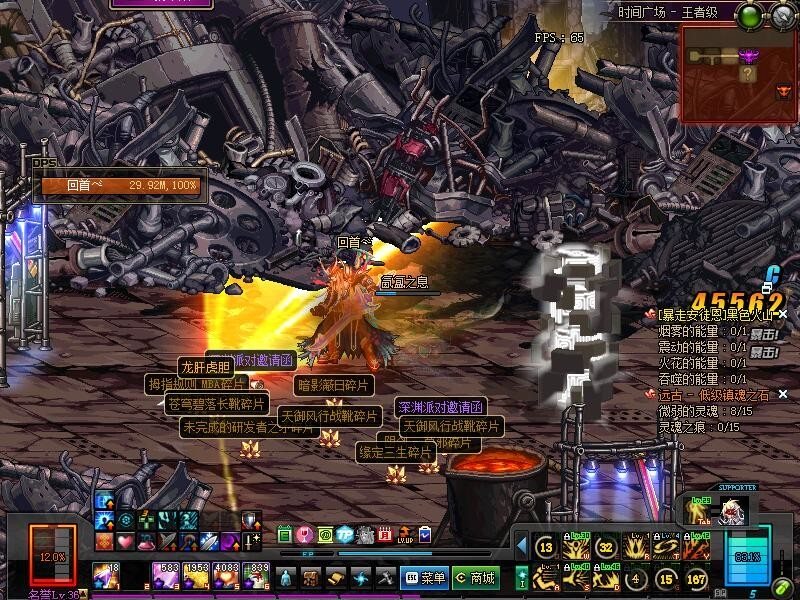Select the quick slot item with count 839
The width and height of the screenshot is (800, 600).
point(255,577)
